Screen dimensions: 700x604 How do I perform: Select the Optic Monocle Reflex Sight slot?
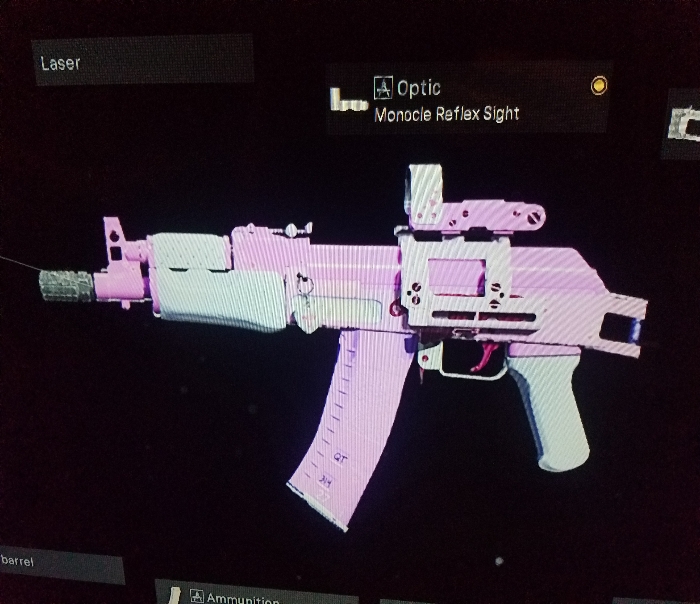(x=470, y=100)
